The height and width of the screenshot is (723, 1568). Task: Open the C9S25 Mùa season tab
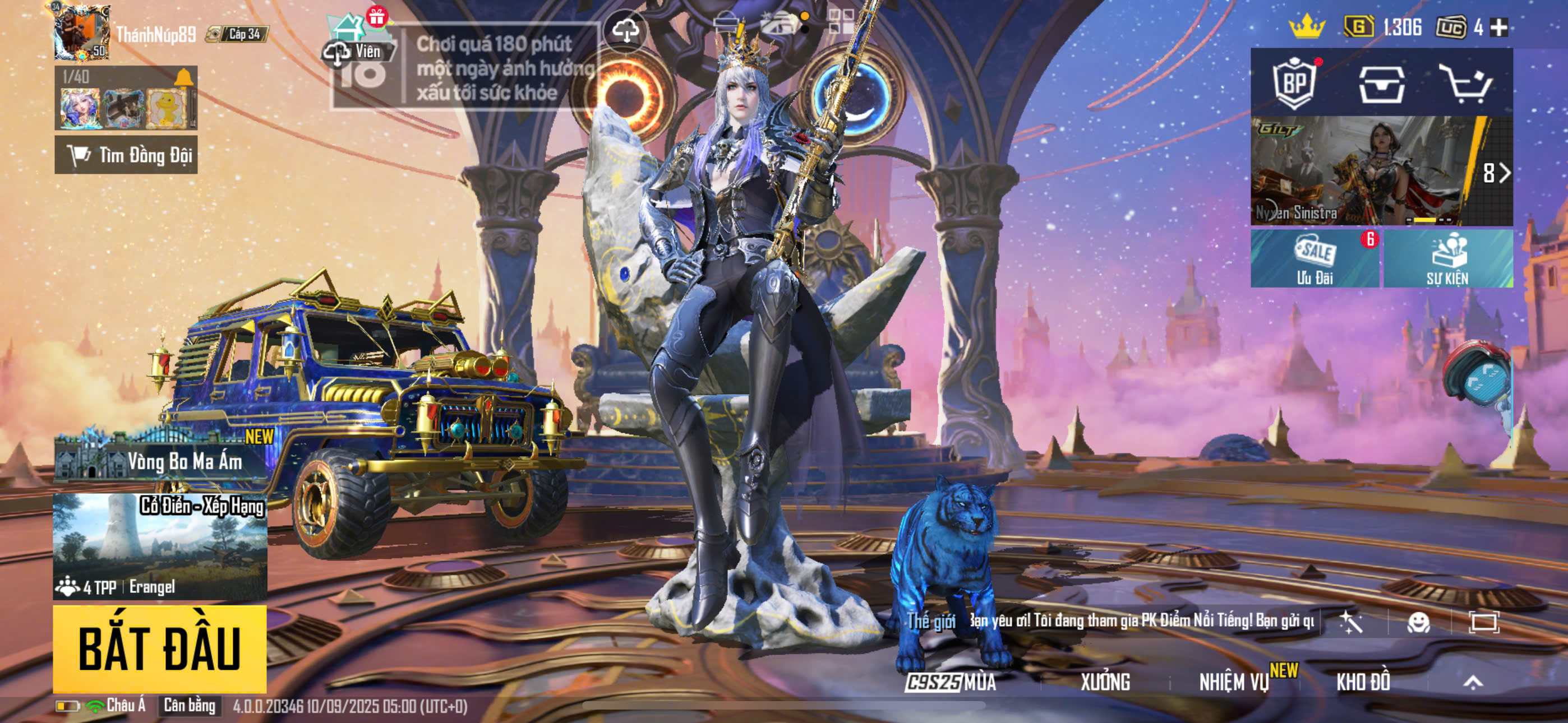[950, 682]
